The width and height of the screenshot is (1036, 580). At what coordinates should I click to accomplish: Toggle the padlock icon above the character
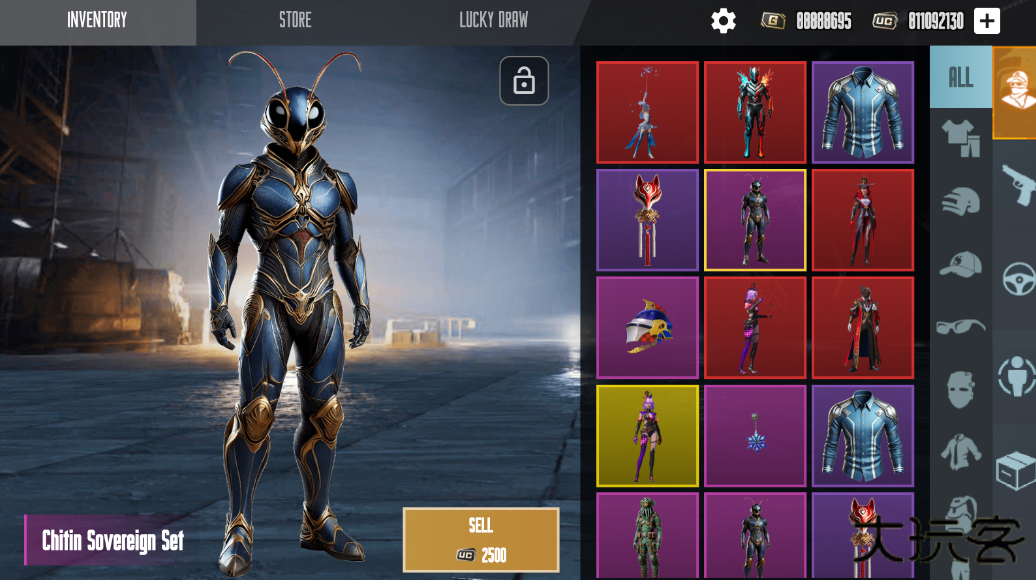pos(524,81)
